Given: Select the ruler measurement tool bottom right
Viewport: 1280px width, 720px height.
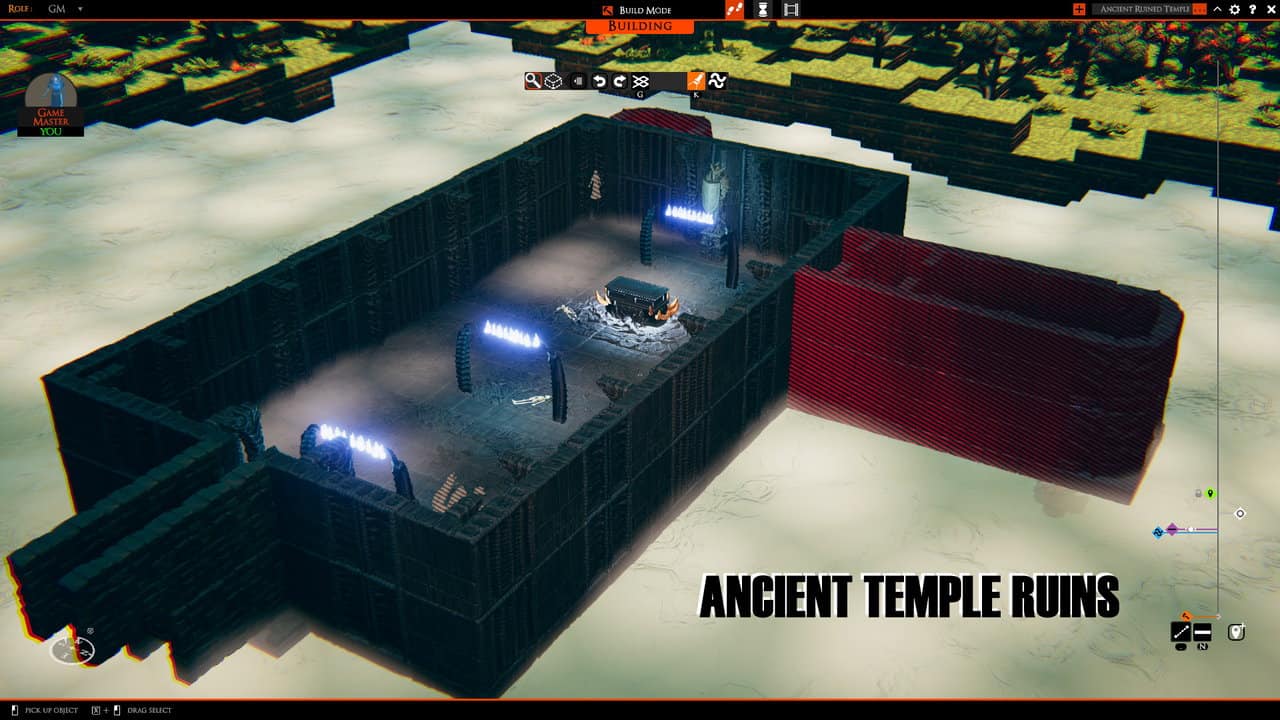Looking at the screenshot, I should 1181,630.
